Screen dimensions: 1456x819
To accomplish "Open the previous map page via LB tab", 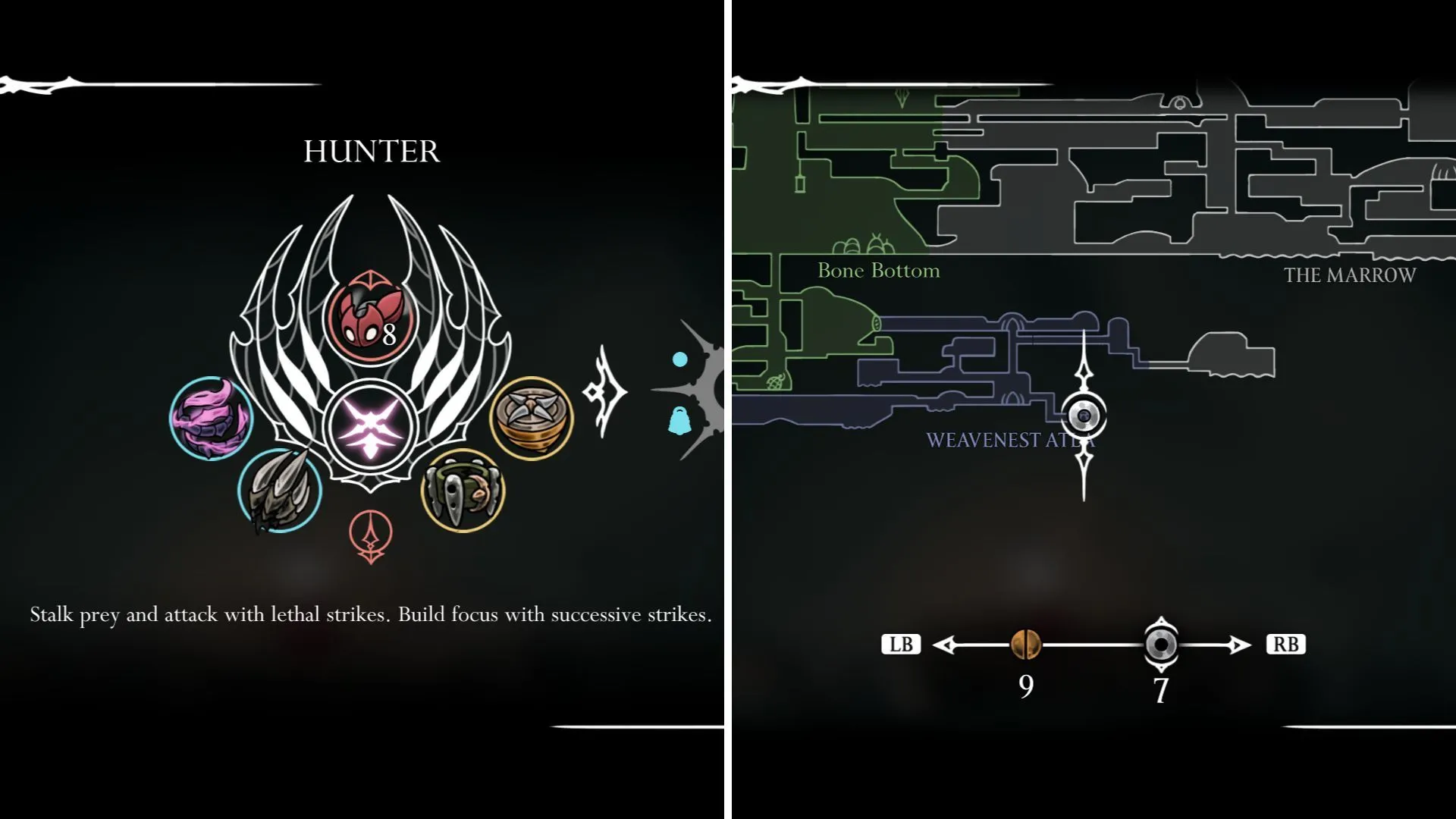I will click(901, 645).
